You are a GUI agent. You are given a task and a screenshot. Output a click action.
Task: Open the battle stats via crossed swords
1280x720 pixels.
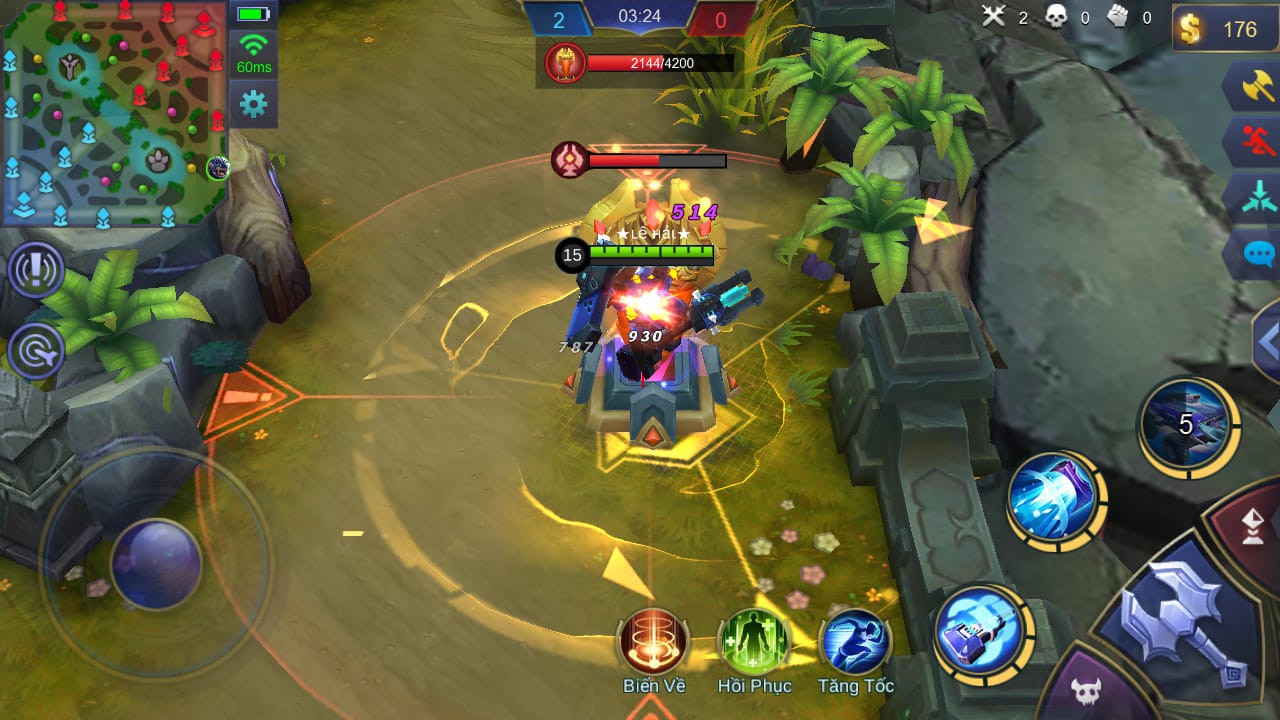point(994,17)
